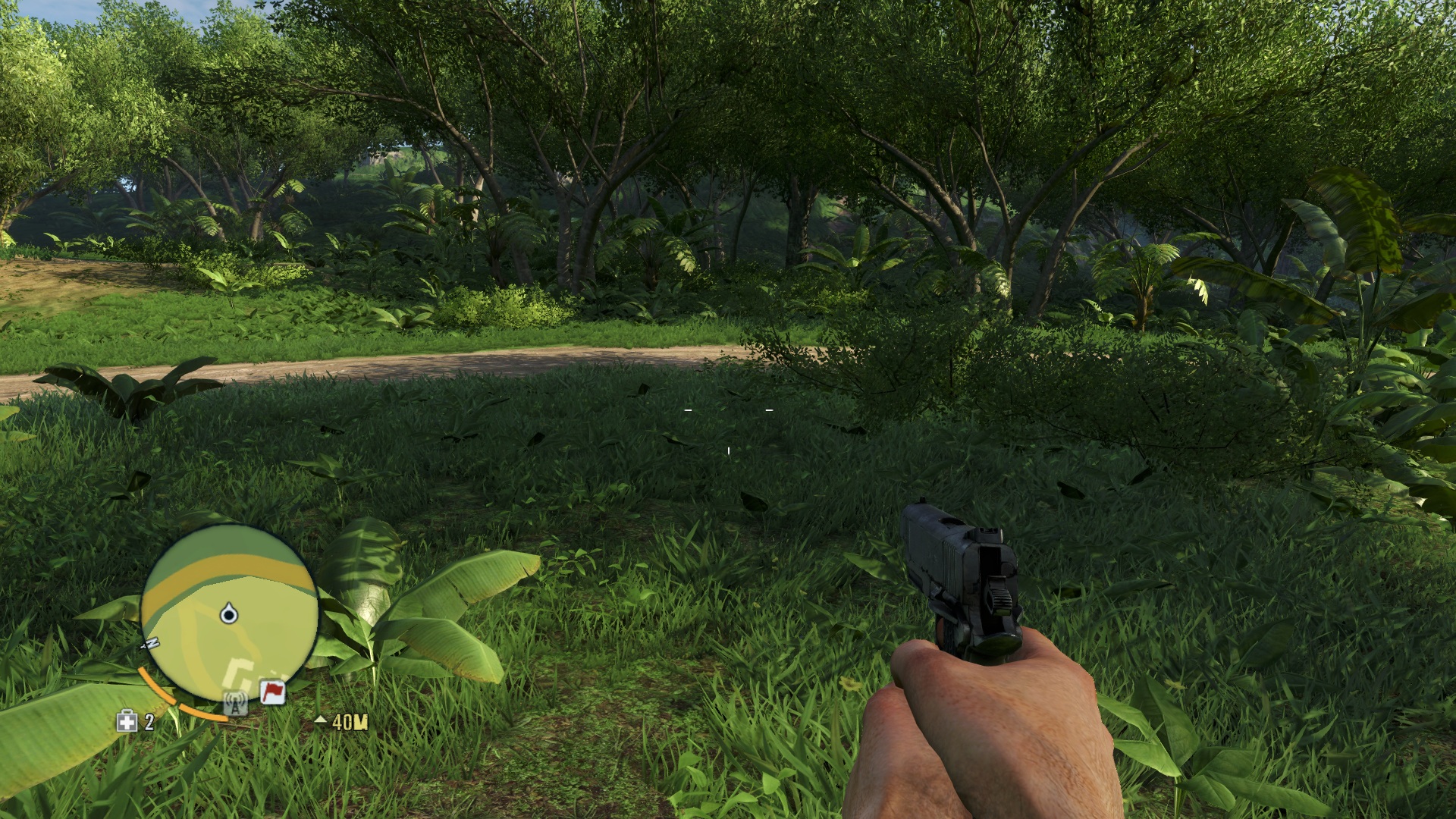1456x819 pixels.
Task: Click the north compass indicator on minimap
Action: [151, 644]
